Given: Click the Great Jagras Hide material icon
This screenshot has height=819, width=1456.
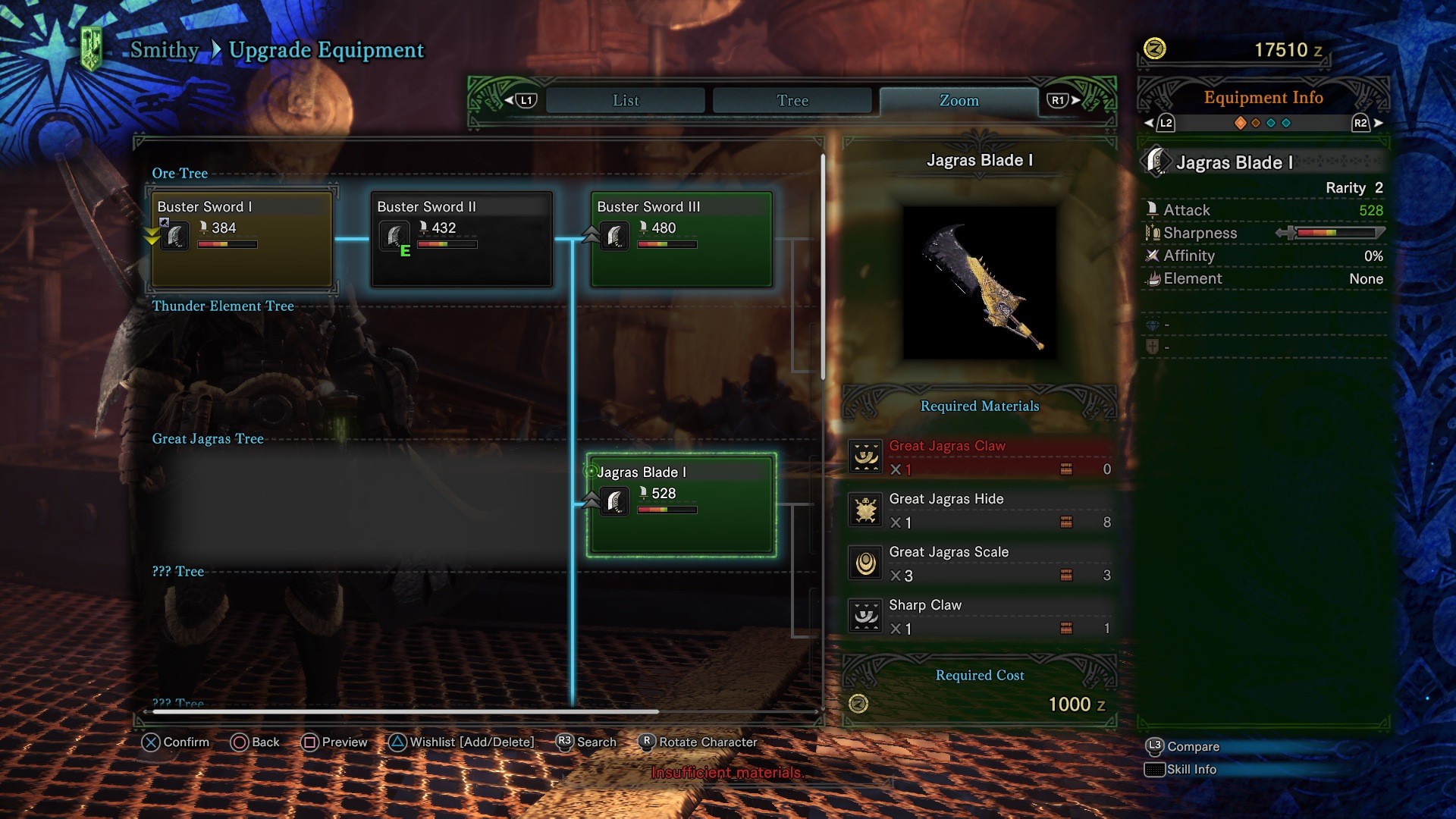Looking at the screenshot, I should click(x=867, y=510).
